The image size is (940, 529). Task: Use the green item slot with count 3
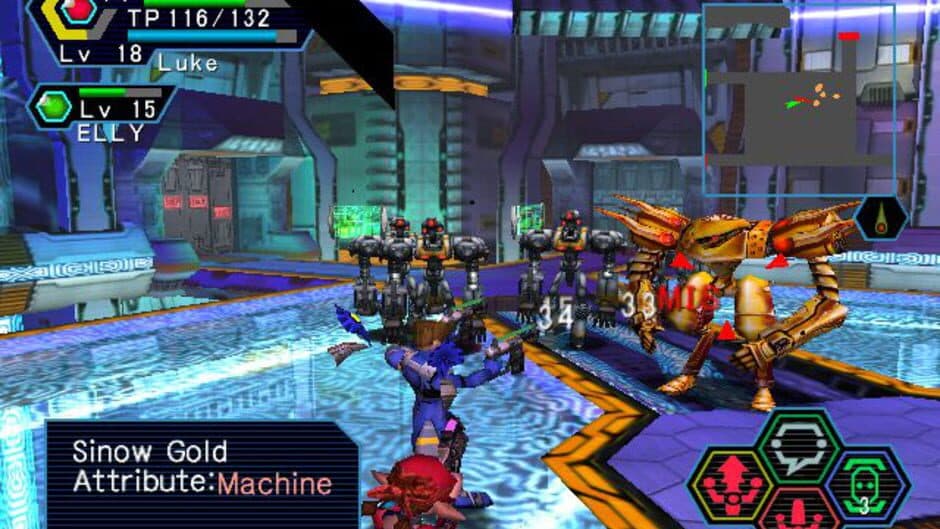point(866,486)
